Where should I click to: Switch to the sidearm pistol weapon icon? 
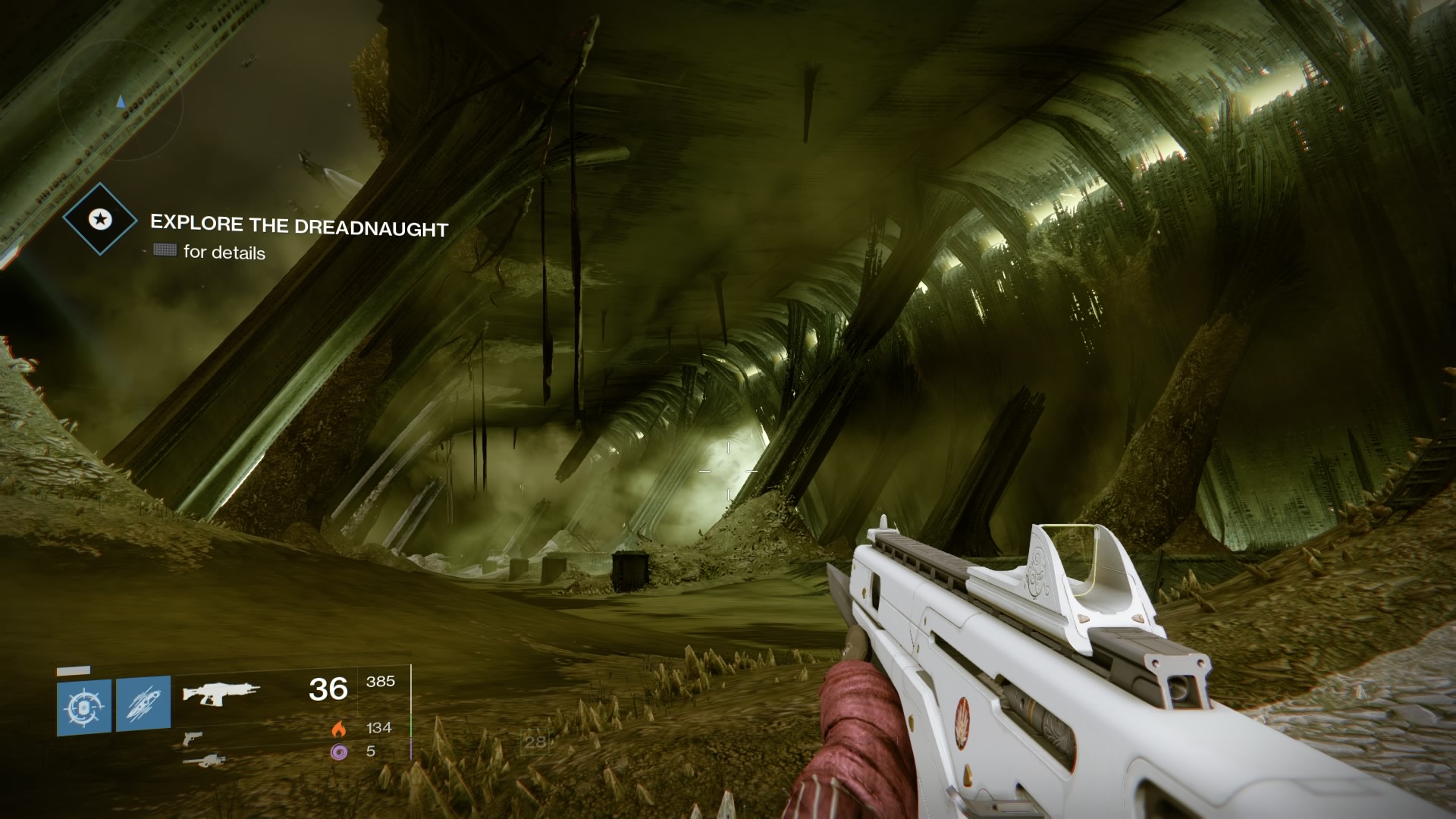pyautogui.click(x=193, y=736)
